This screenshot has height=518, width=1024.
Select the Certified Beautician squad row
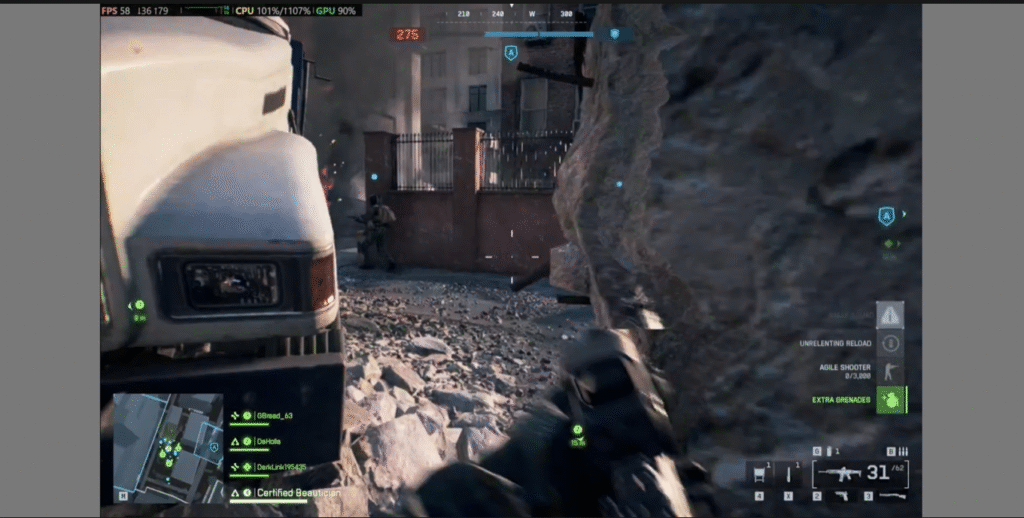(x=297, y=493)
